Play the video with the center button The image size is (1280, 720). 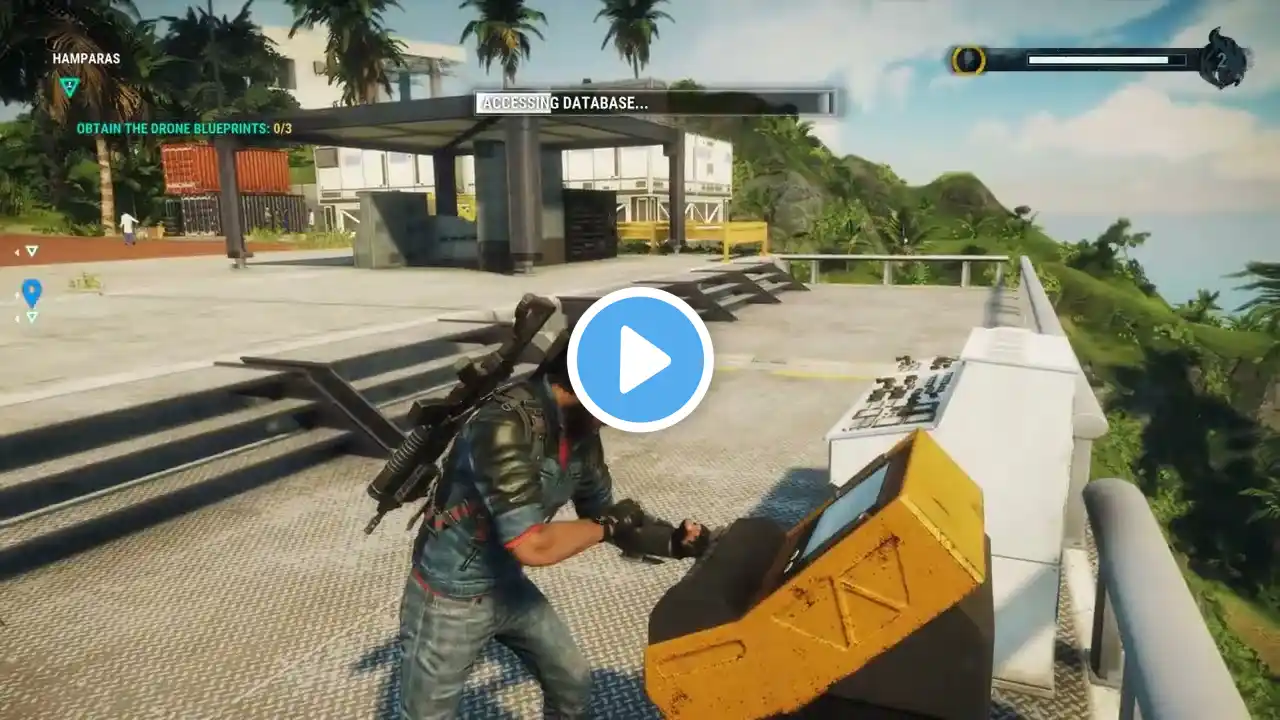pyautogui.click(x=640, y=360)
